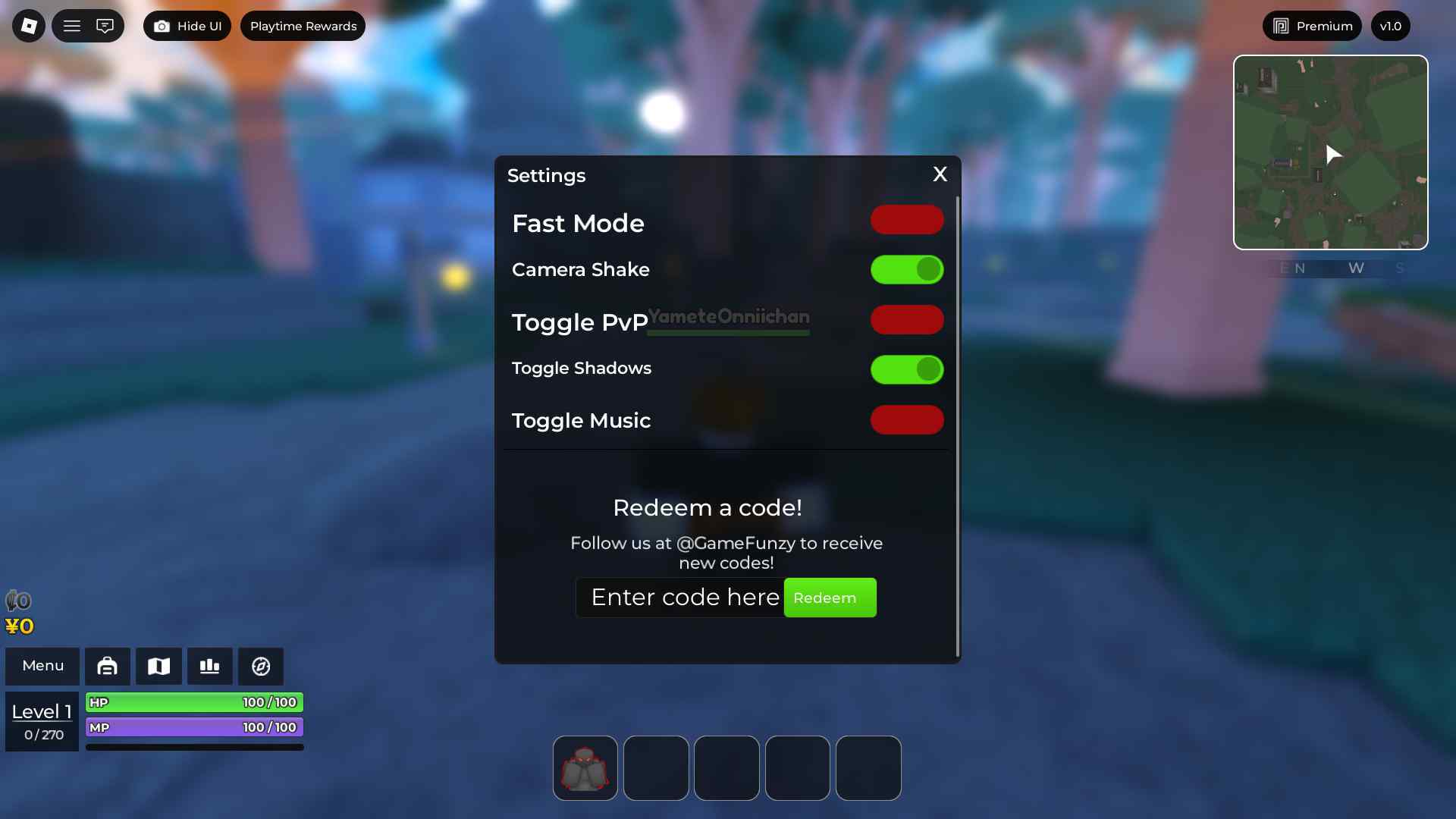Open Playtime Rewards

[303, 25]
